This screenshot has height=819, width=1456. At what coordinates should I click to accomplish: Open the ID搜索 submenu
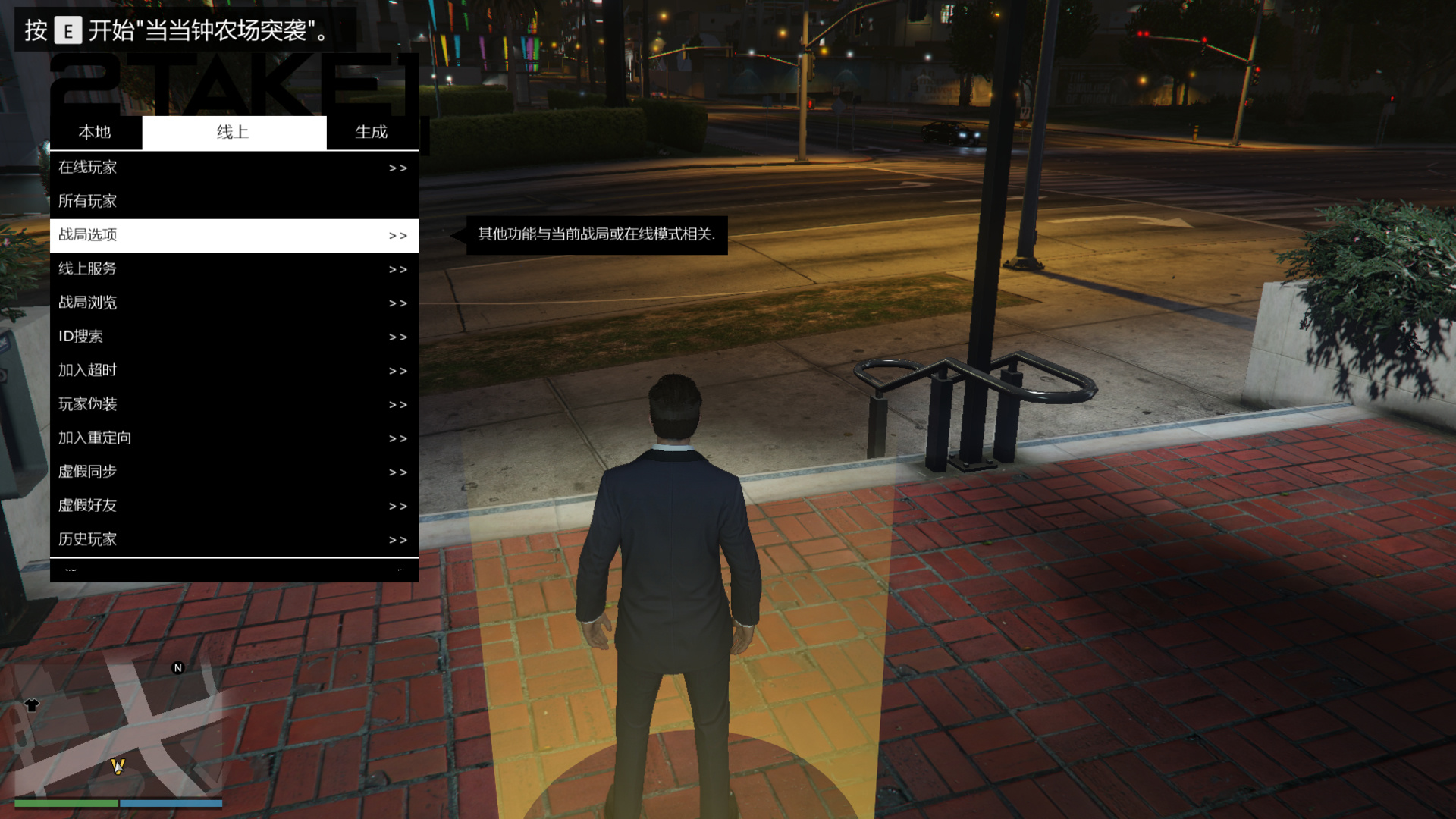point(234,337)
